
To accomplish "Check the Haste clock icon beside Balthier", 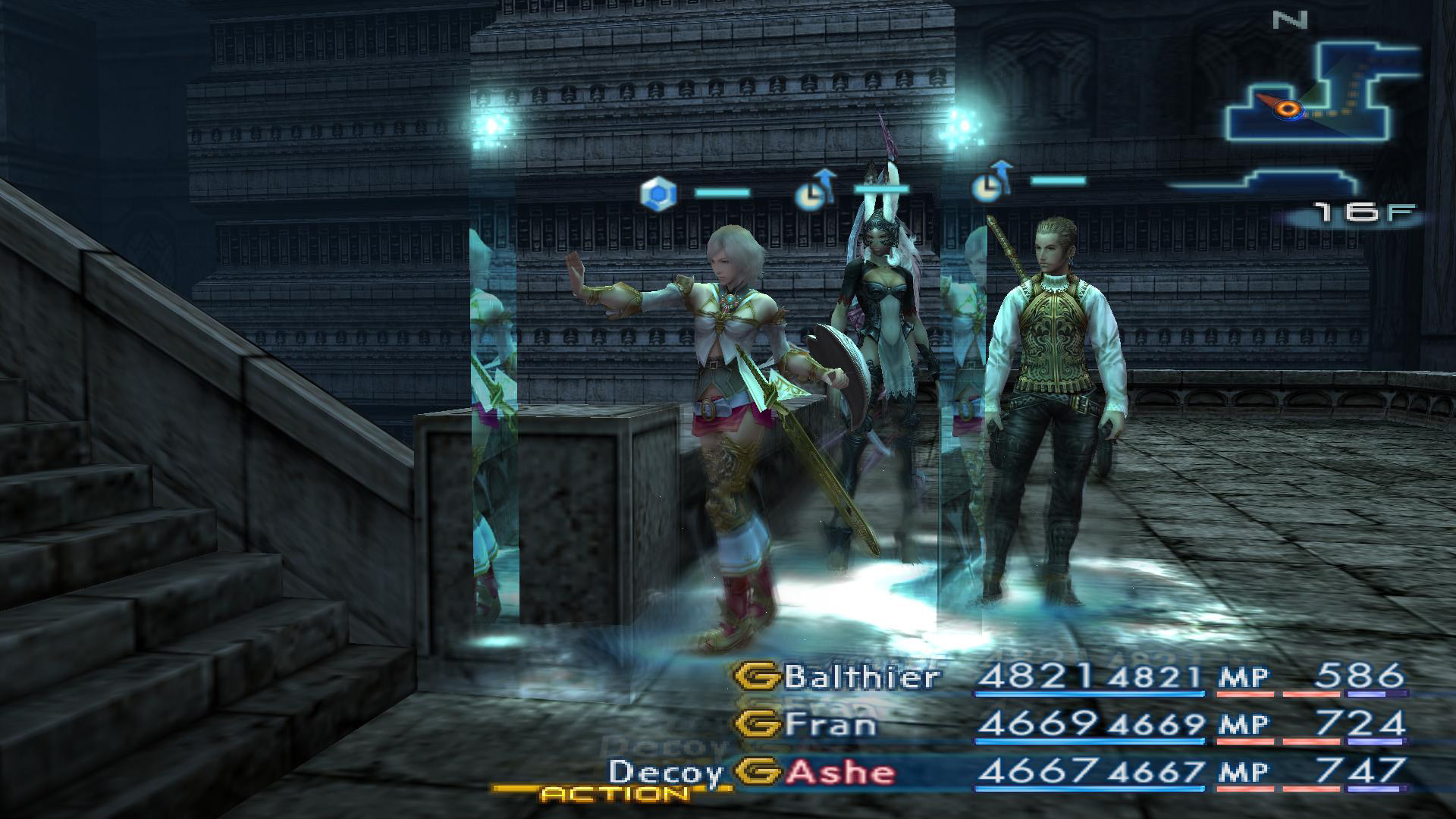I will point(991,184).
